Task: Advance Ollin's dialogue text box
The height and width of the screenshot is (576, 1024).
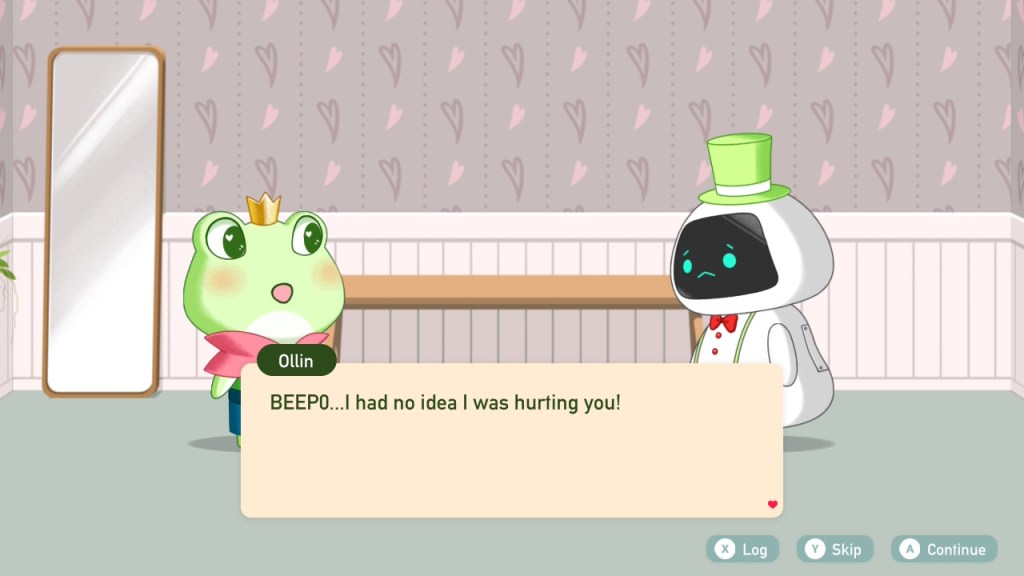Action: pos(511,441)
